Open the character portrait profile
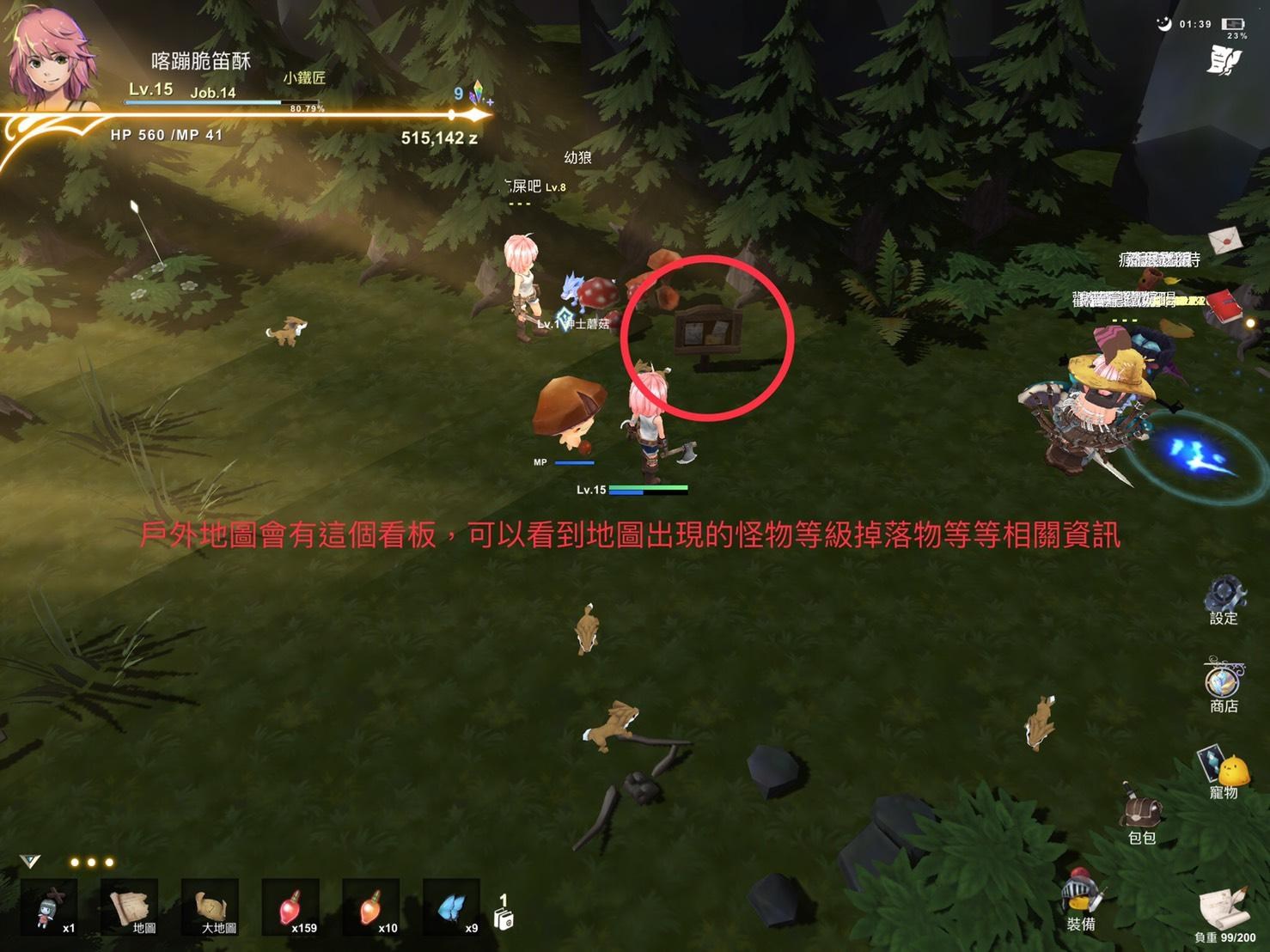Image resolution: width=1270 pixels, height=952 pixels. (x=50, y=58)
